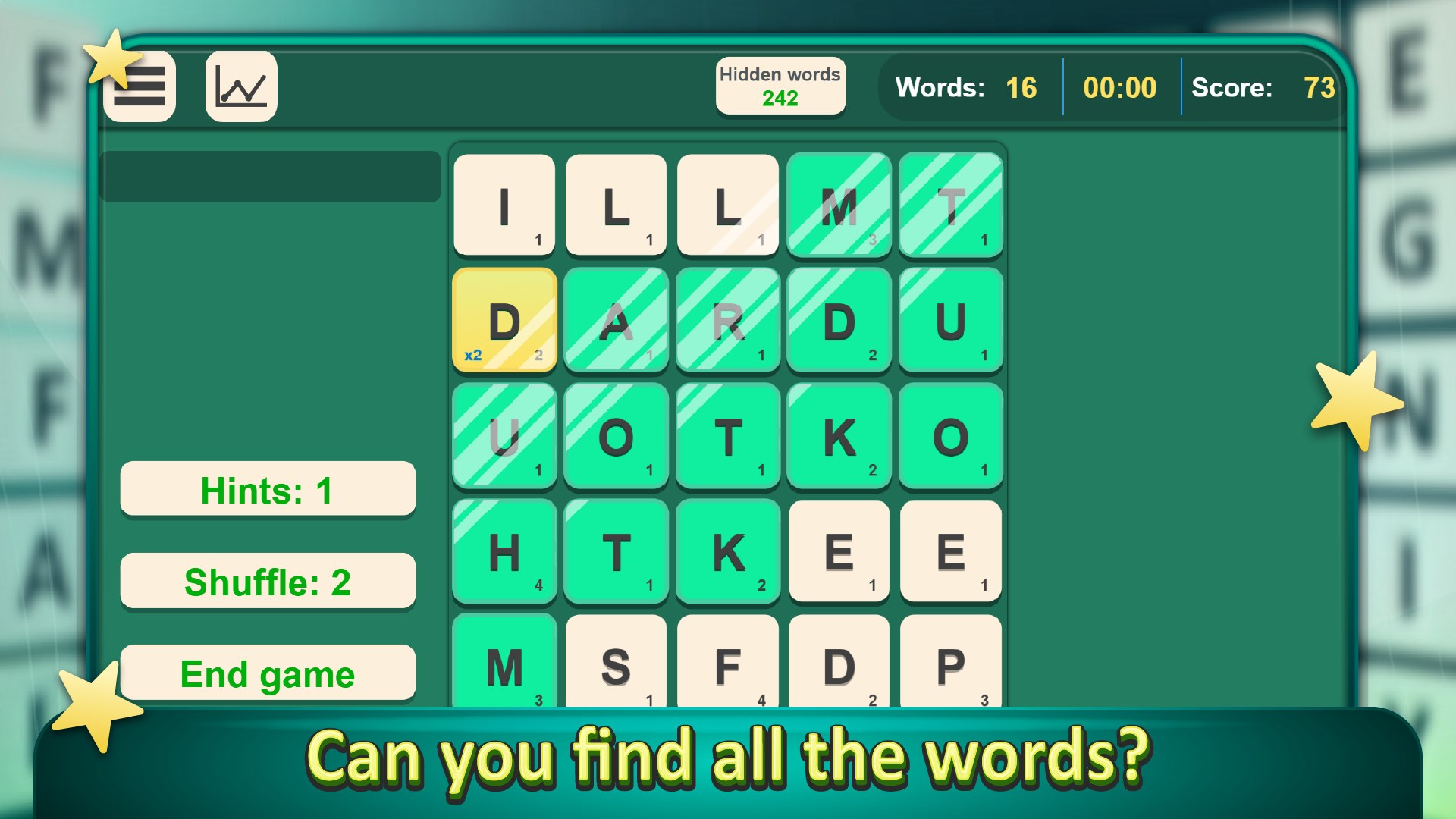Image resolution: width=1456 pixels, height=819 pixels.
Task: Open the hamburger menu
Action: pos(139,86)
